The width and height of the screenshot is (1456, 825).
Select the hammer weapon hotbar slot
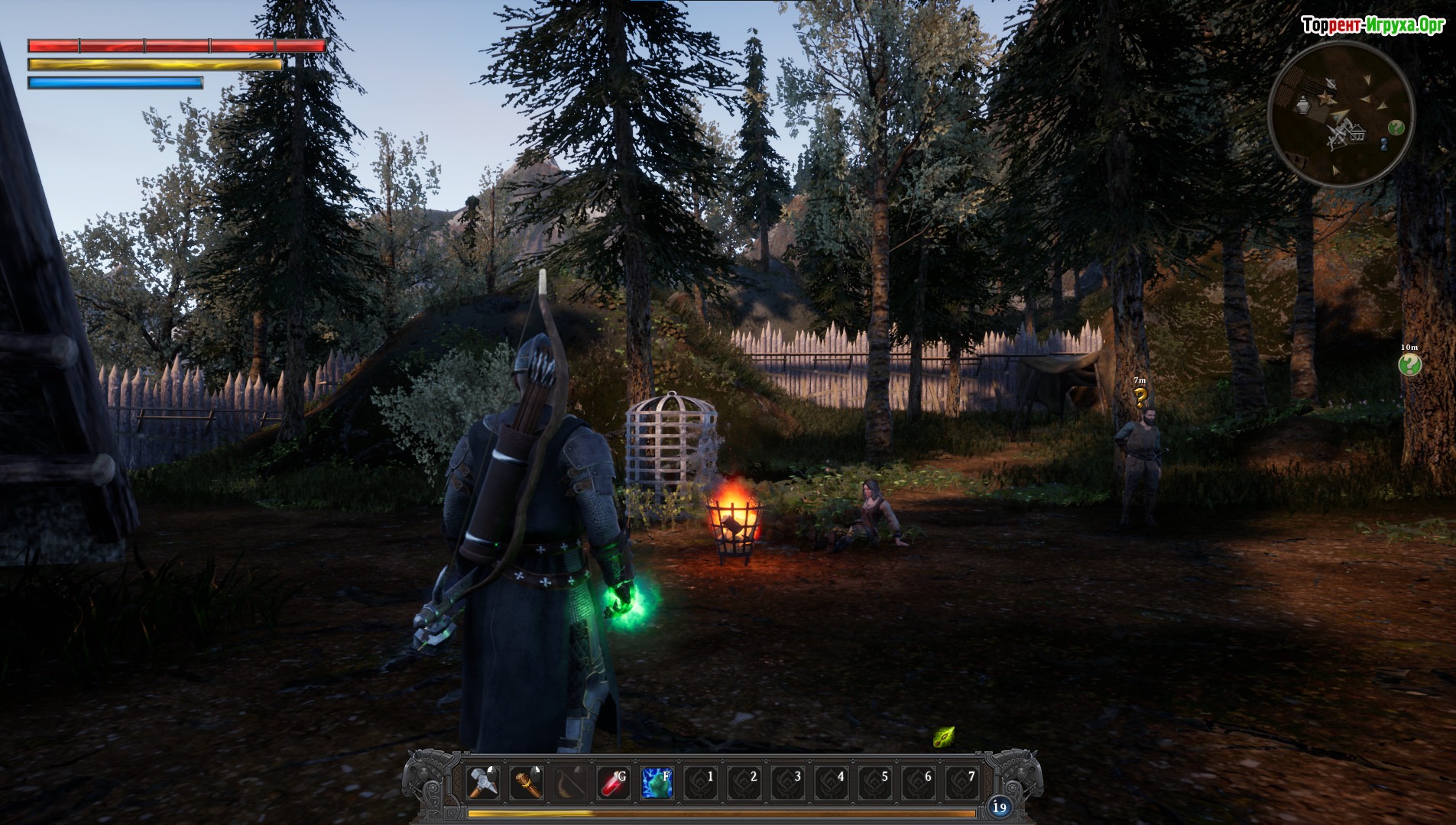pyautogui.click(x=483, y=783)
